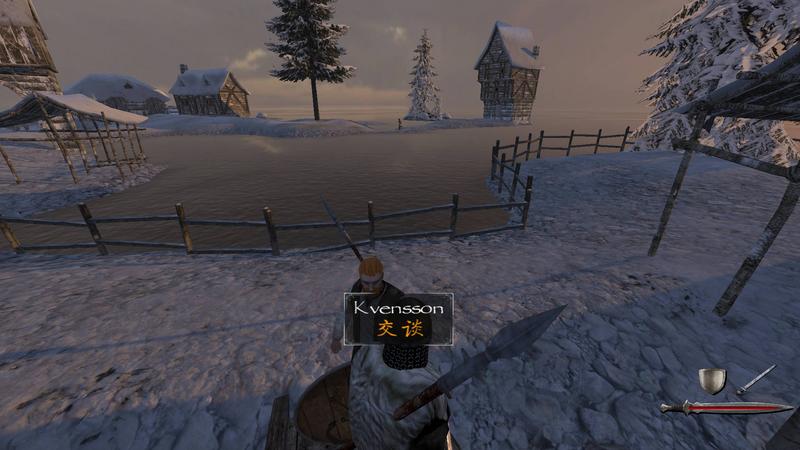800x450 pixels.
Task: Select the Kvensson talk (交谈) prompt
Action: pos(399,329)
